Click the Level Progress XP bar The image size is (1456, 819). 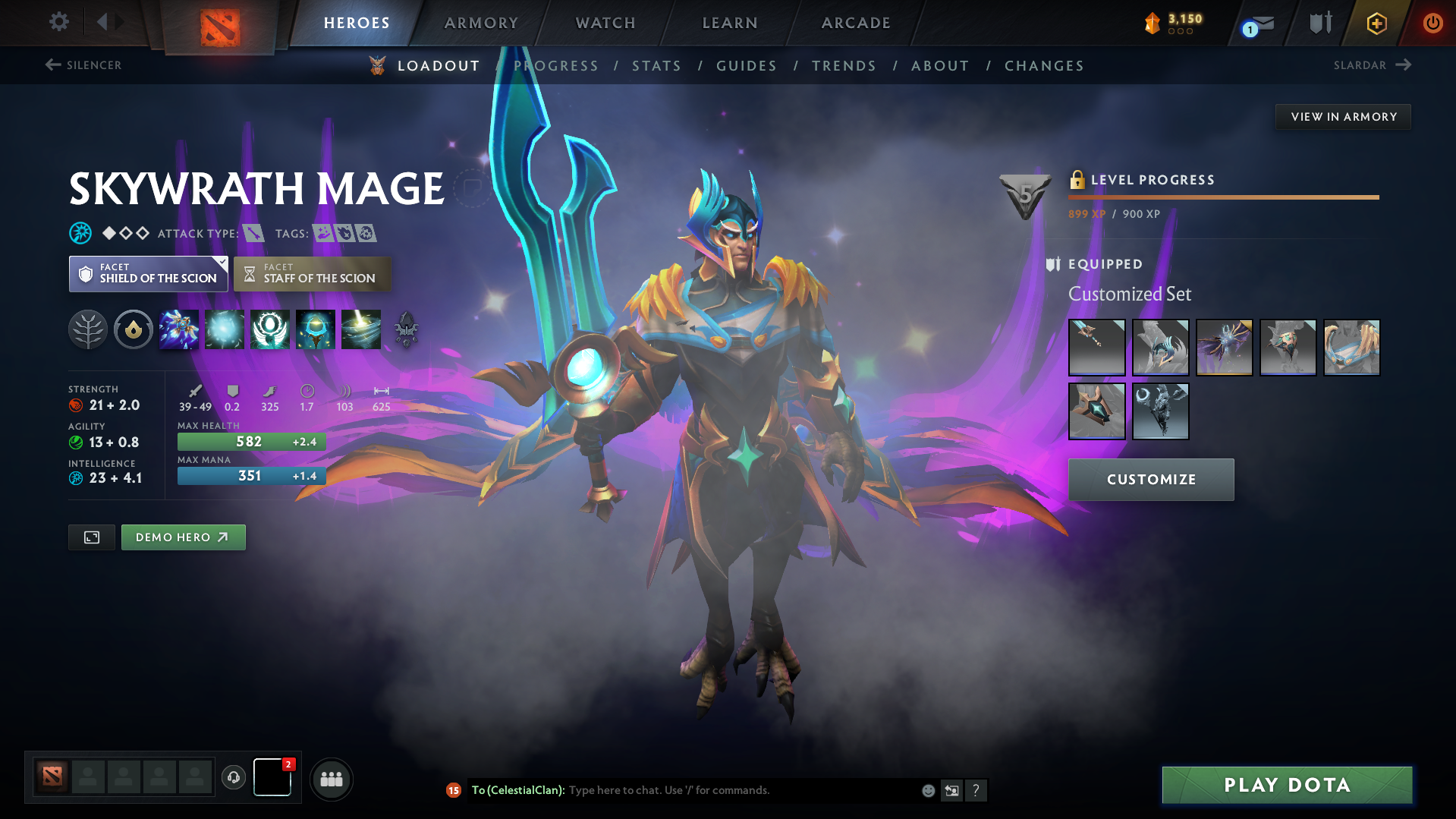point(1223,197)
